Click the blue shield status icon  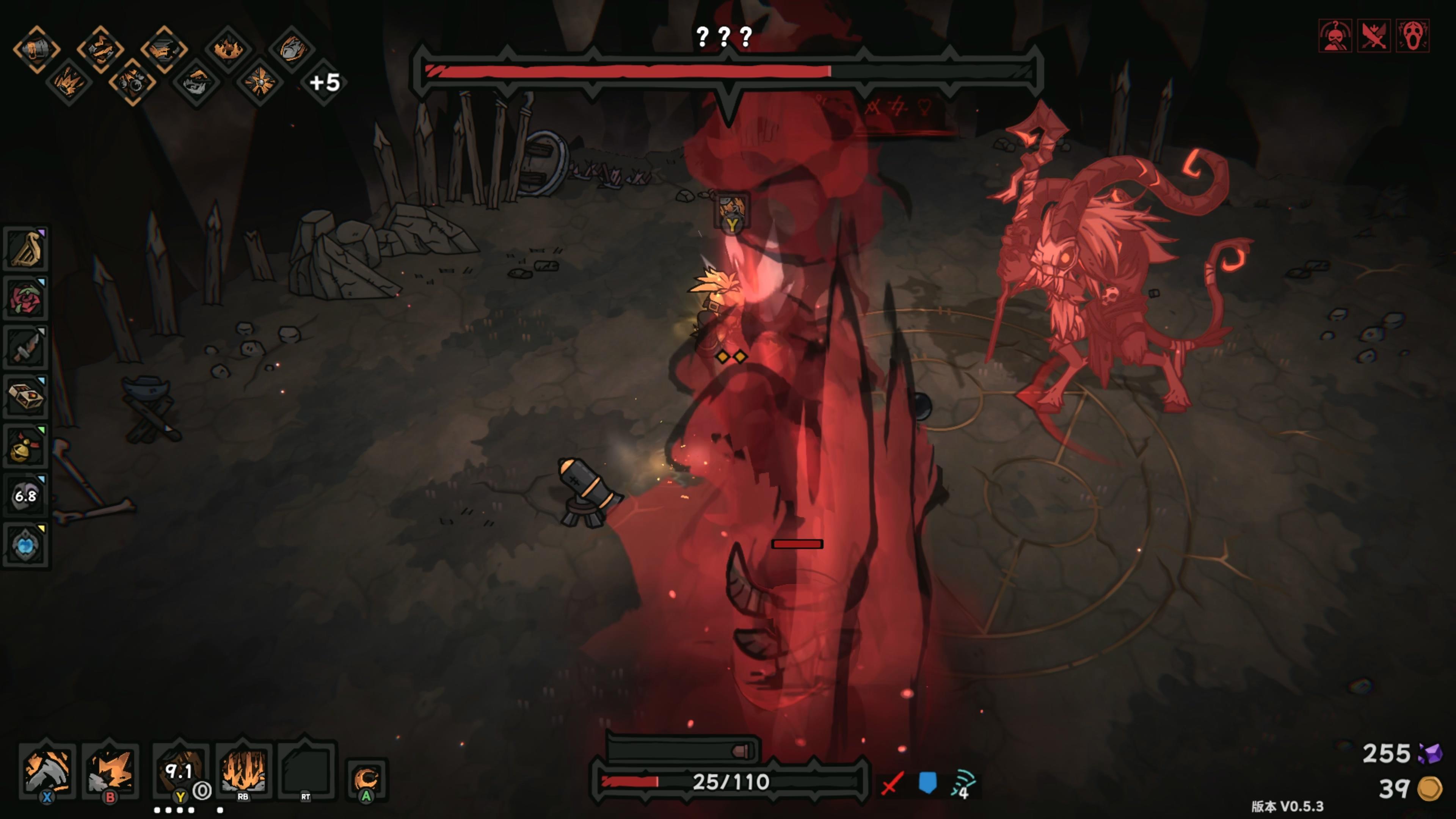pos(927,783)
